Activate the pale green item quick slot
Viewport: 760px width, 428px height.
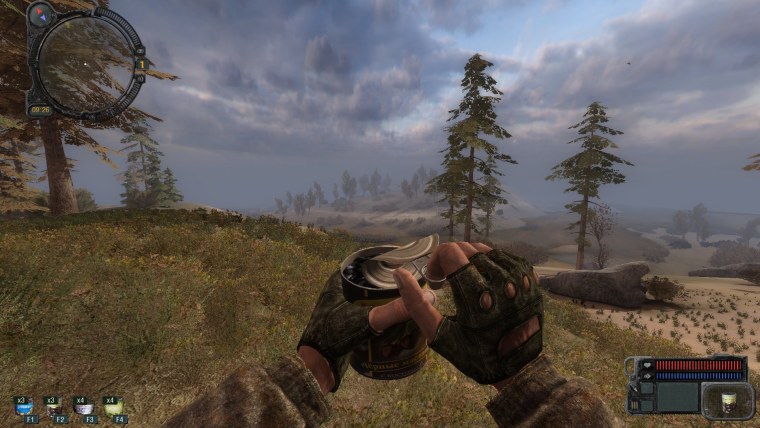pyautogui.click(x=112, y=406)
